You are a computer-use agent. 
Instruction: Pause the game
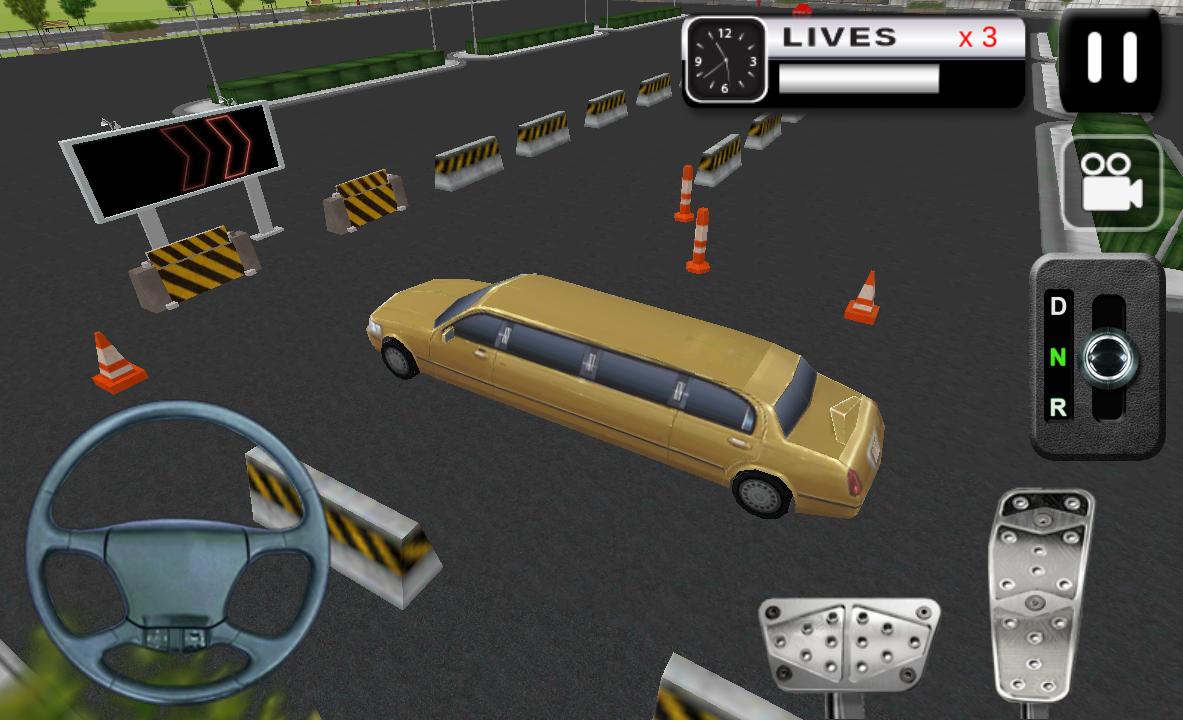1111,59
